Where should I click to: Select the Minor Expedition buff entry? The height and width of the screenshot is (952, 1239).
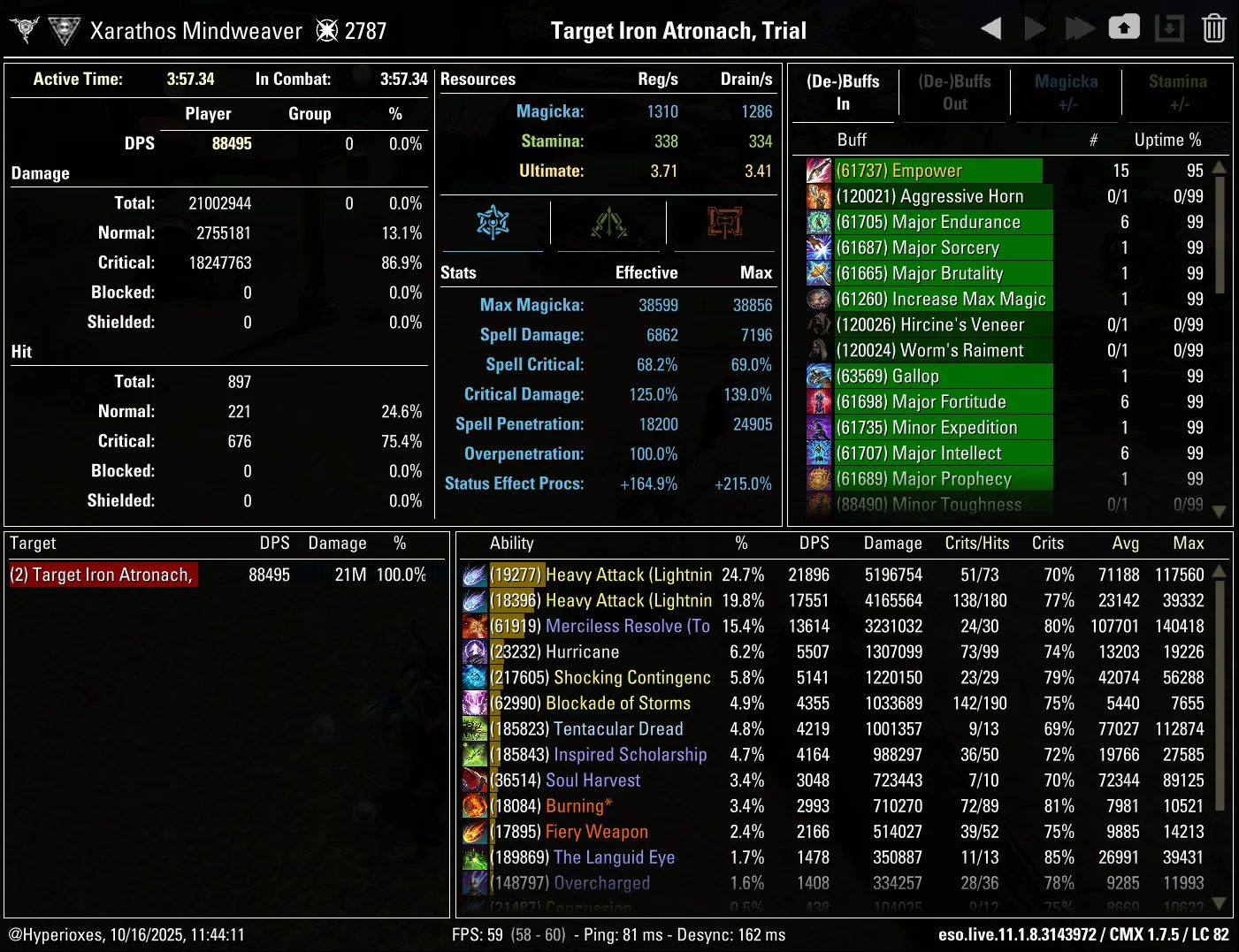tap(920, 427)
